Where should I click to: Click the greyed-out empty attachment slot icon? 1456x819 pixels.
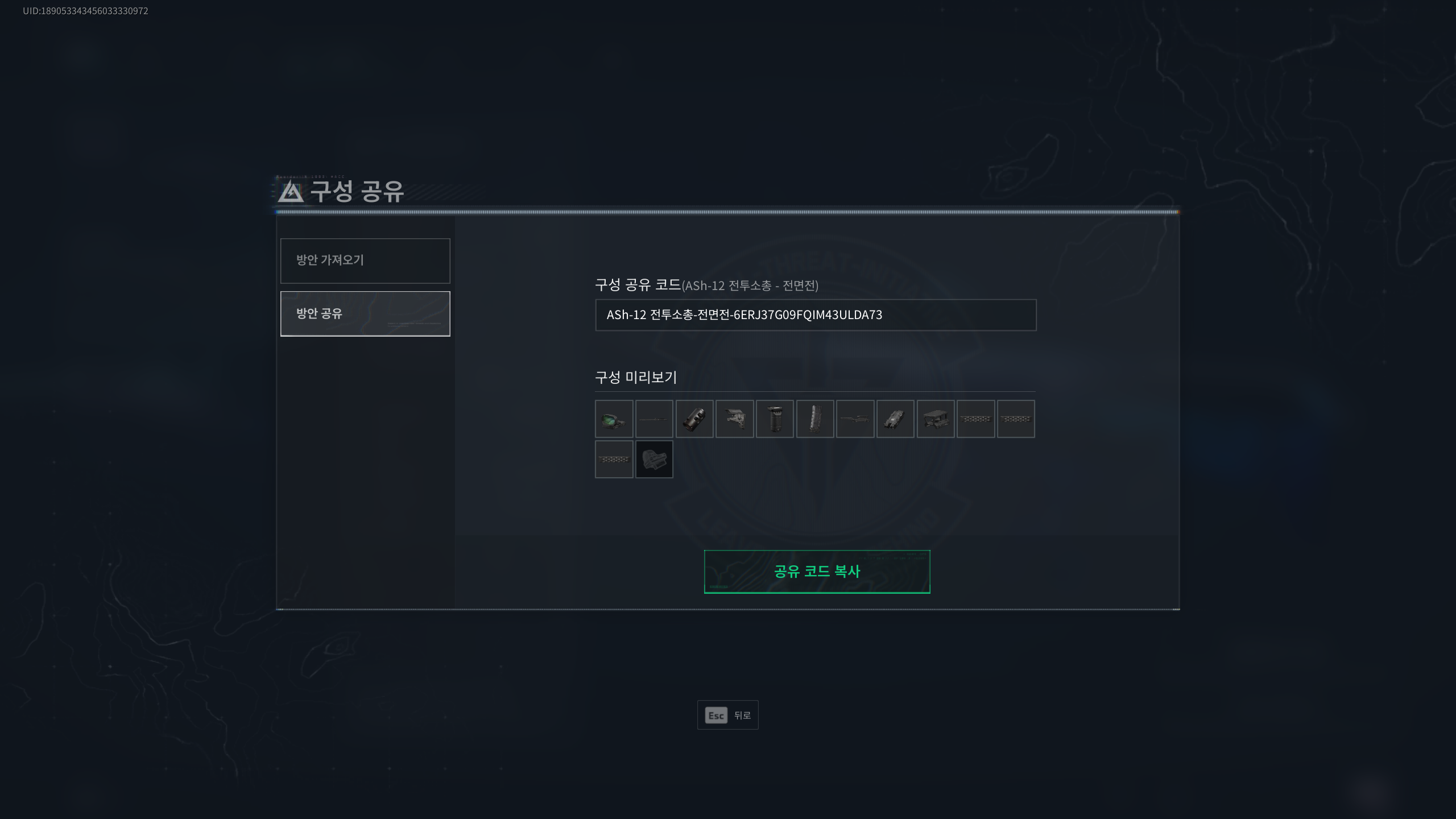(x=654, y=460)
